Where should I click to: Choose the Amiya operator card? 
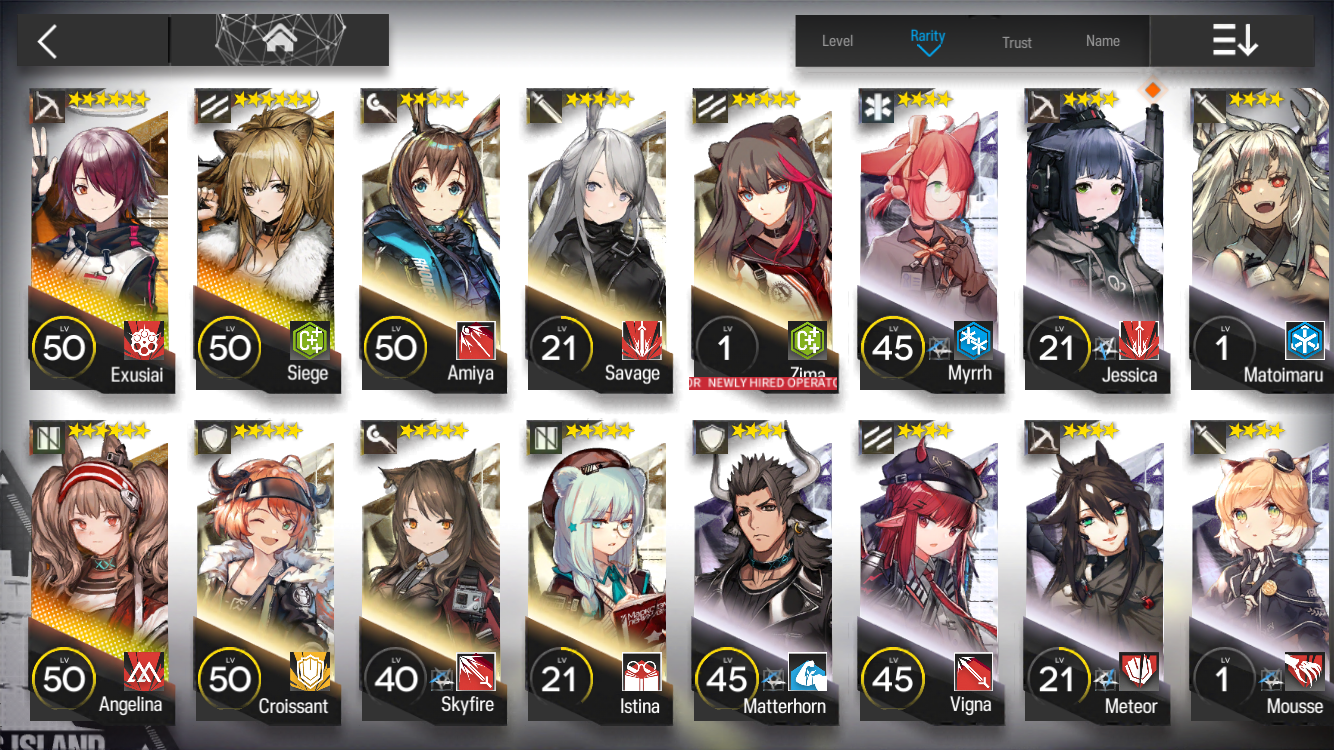point(431,240)
